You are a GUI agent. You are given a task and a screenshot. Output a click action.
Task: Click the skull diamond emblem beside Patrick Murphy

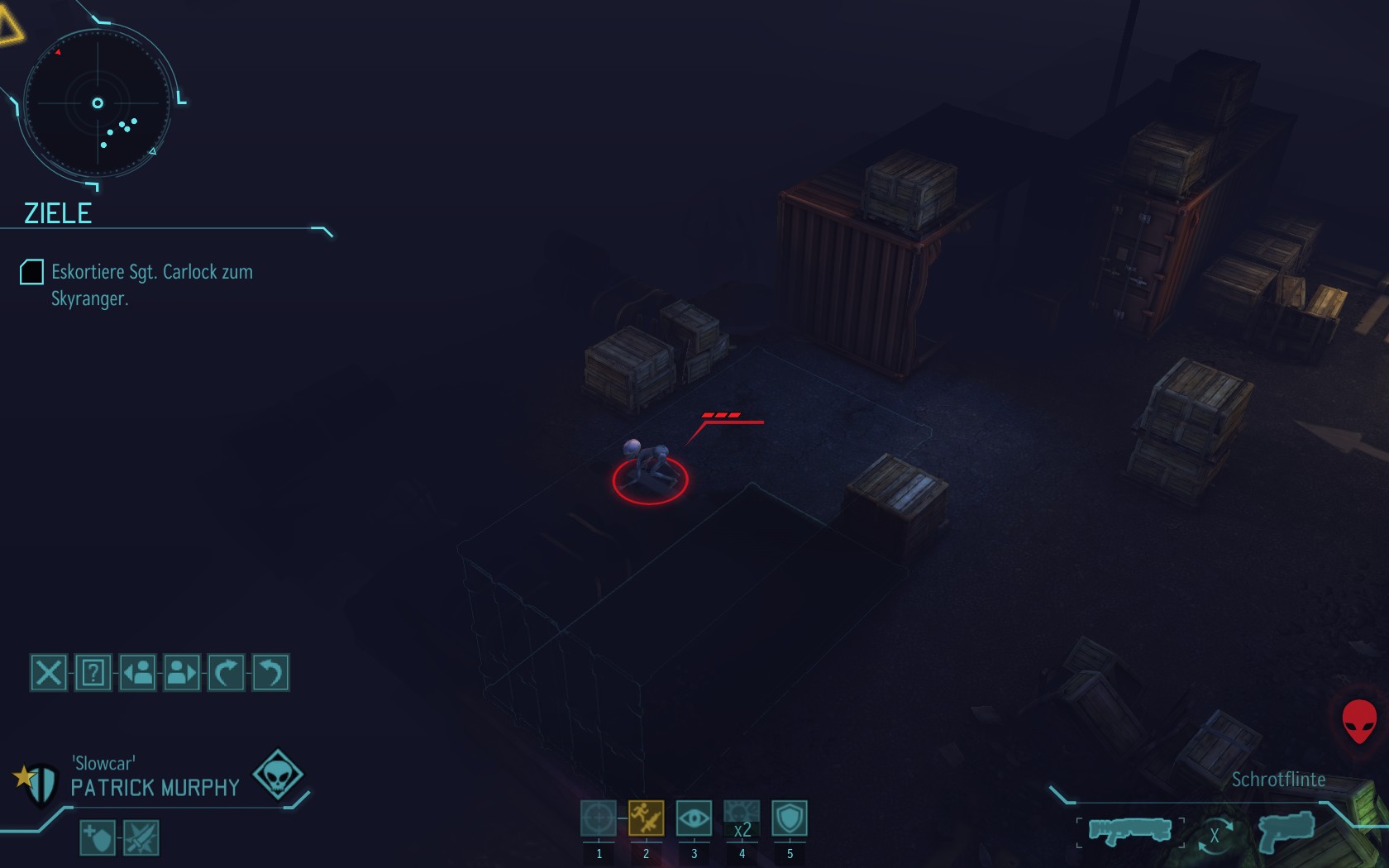click(x=278, y=774)
